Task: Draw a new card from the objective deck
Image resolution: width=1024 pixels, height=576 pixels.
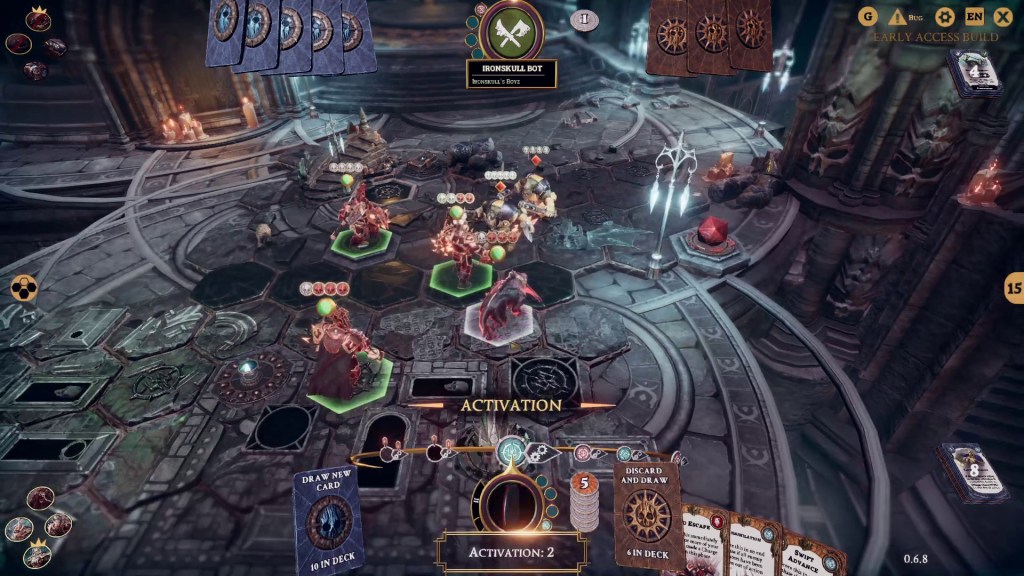Action: pos(329,518)
